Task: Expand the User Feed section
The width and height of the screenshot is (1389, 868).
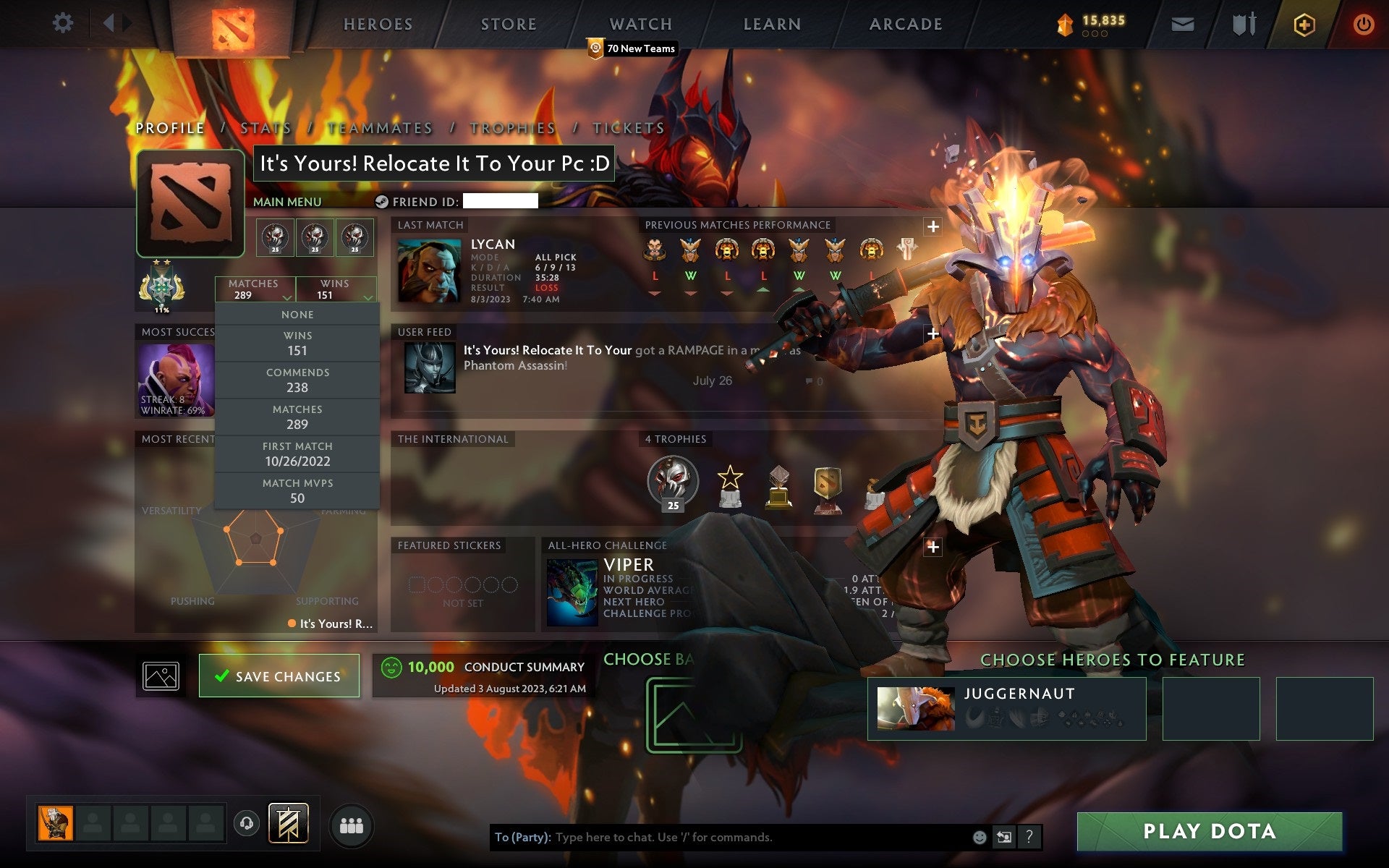Action: 932,333
